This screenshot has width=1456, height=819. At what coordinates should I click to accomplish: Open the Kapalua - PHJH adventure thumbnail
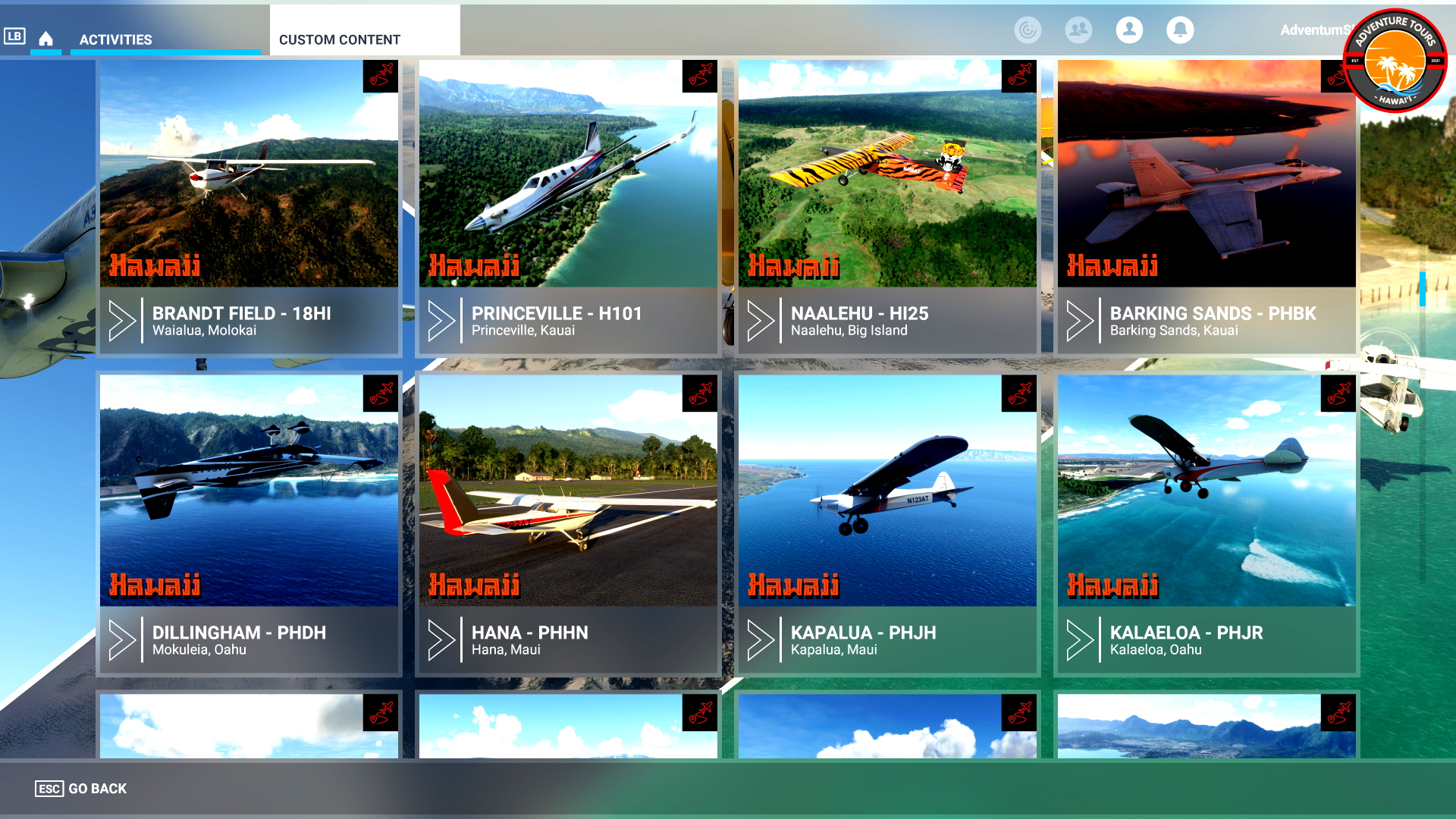pyautogui.click(x=887, y=493)
